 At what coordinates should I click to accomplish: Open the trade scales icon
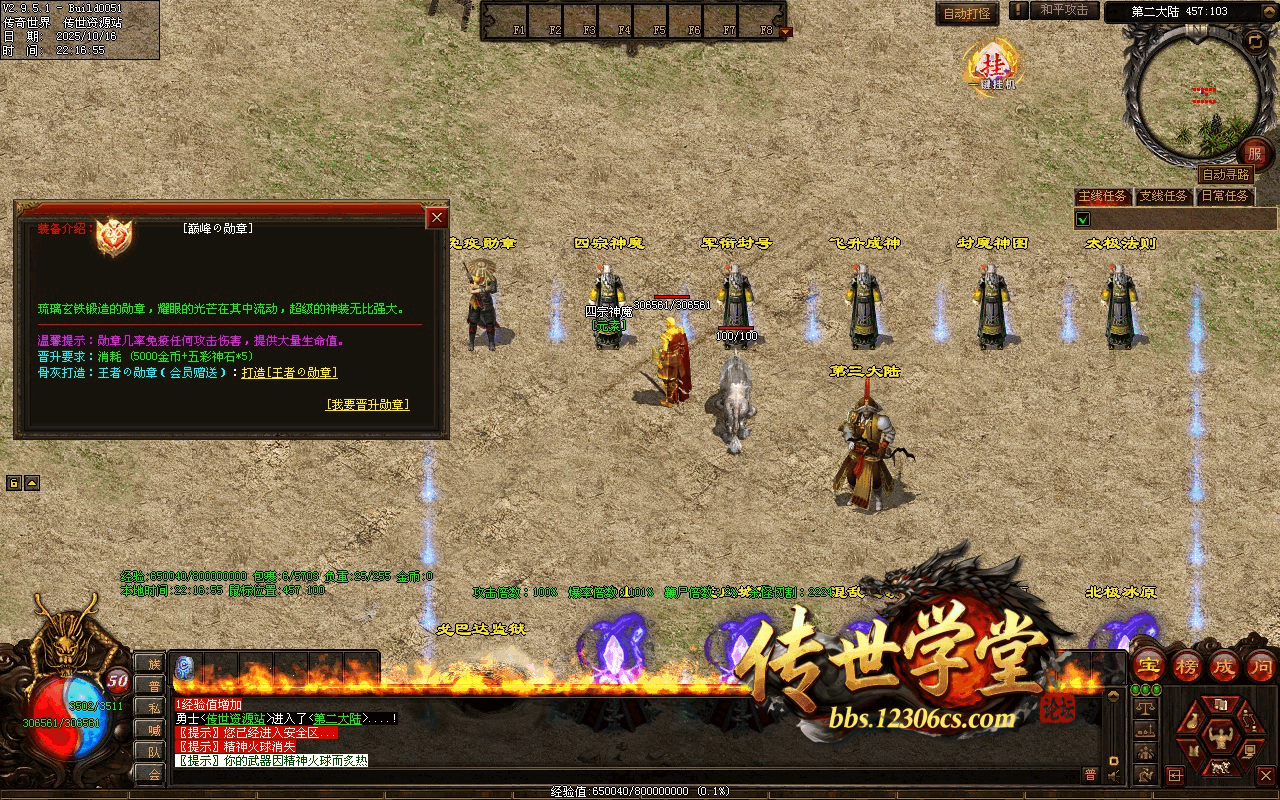pos(1146,707)
